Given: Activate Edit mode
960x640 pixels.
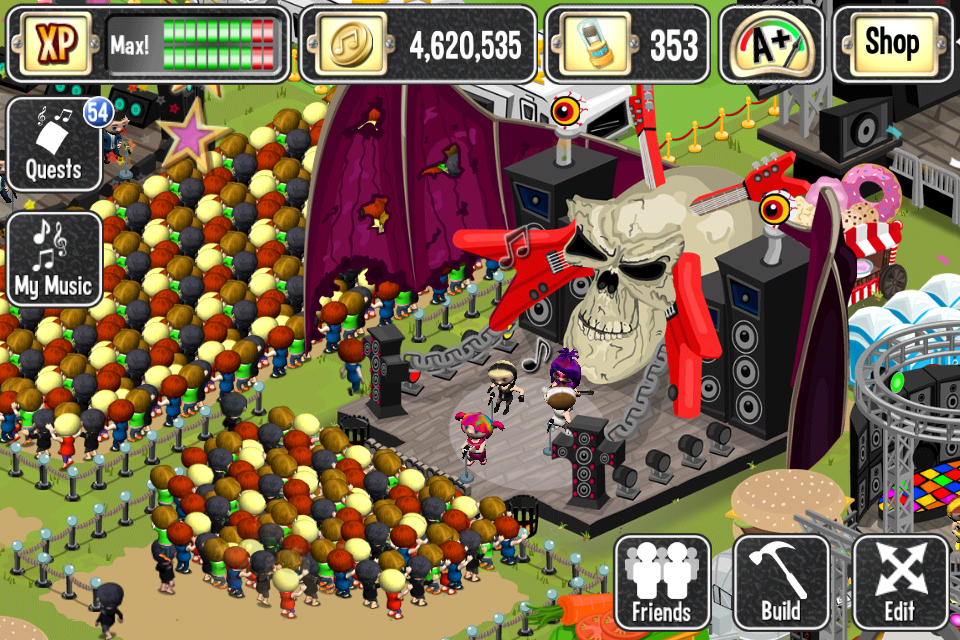Looking at the screenshot, I should coord(900,582).
